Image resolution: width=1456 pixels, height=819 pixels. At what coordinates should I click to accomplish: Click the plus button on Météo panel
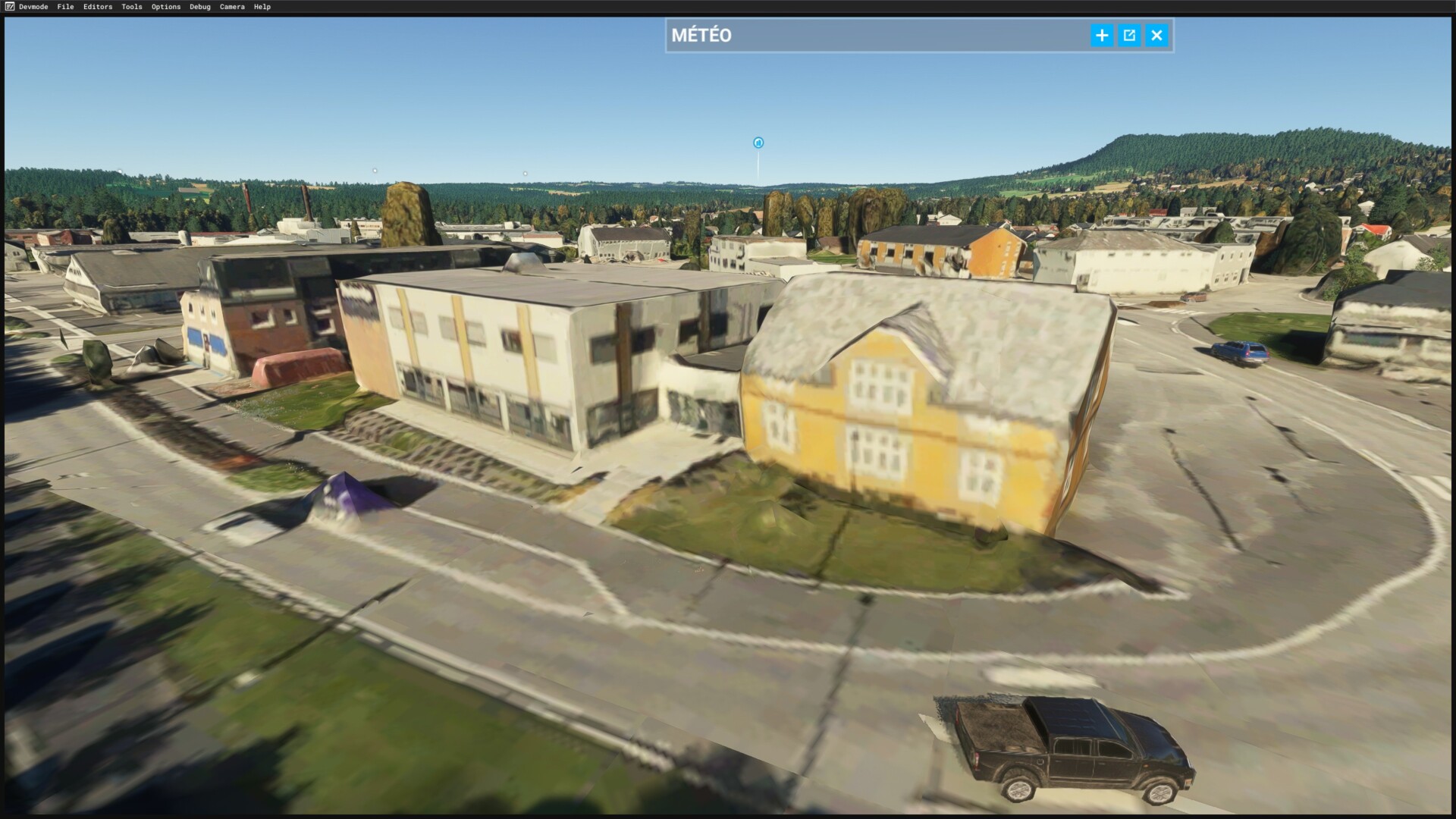pyautogui.click(x=1102, y=36)
